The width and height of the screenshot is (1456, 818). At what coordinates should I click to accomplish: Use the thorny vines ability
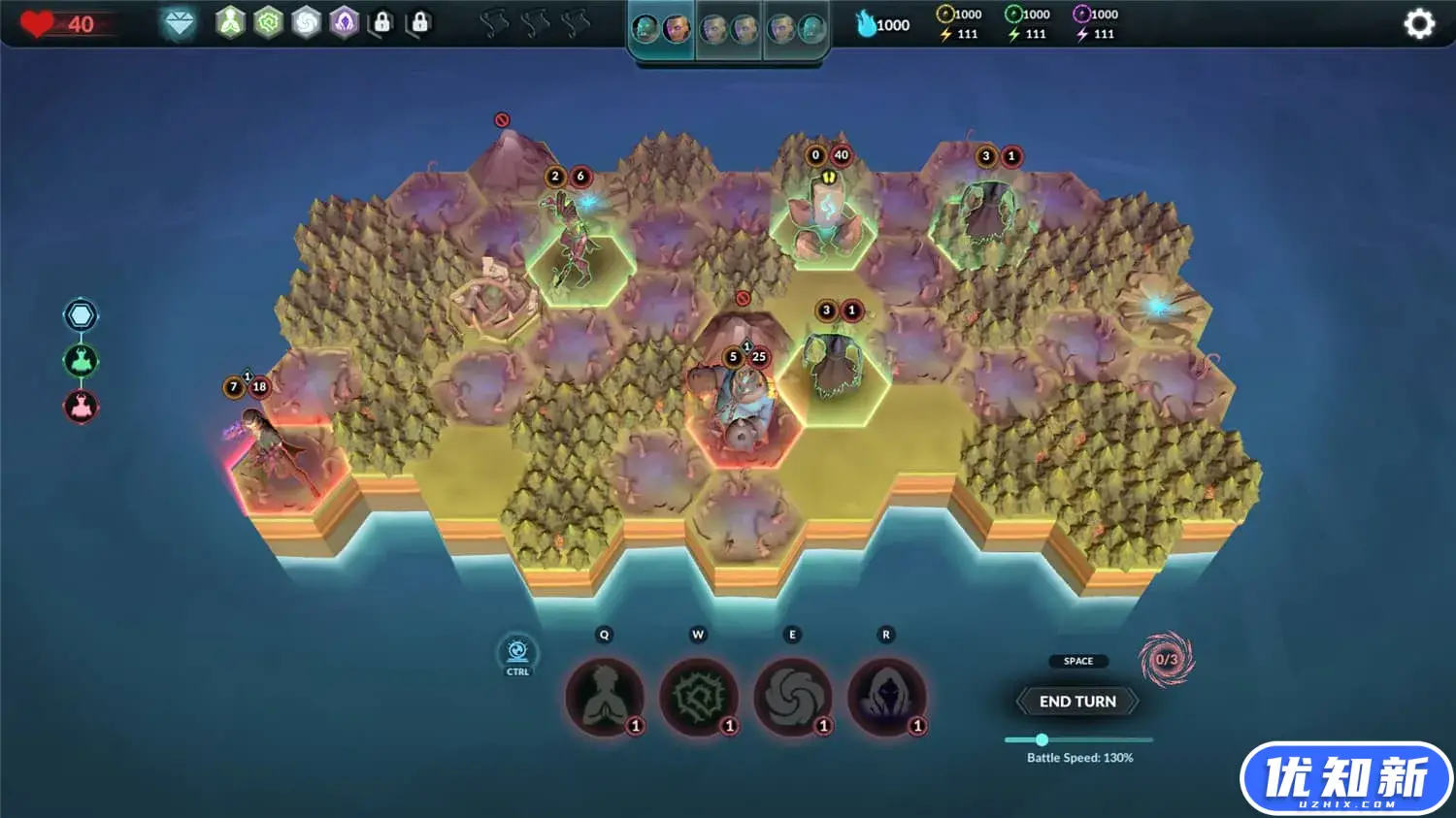pos(698,696)
